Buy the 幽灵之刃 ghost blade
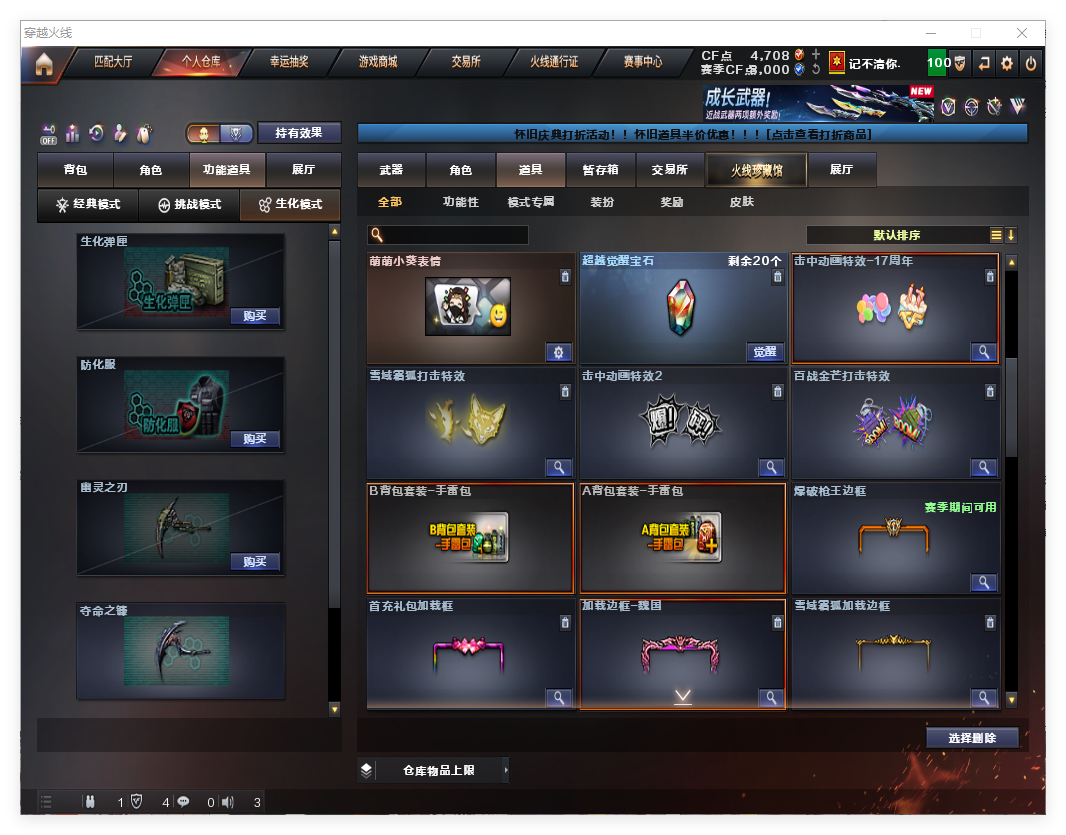 pos(255,561)
